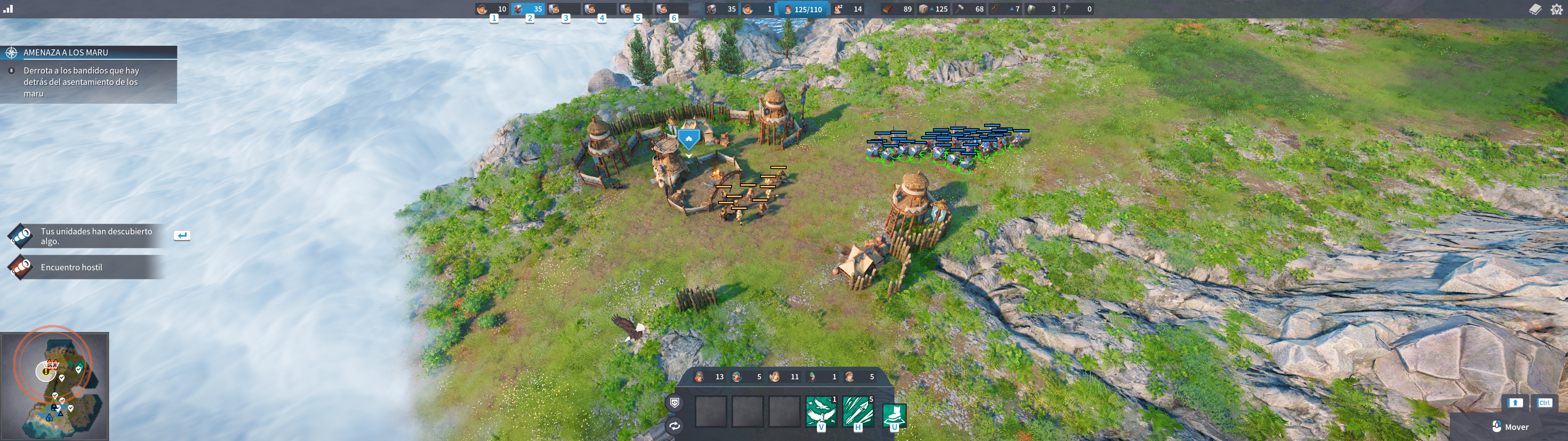Toggle the shield-eye stance button
1568x441 pixels.
tap(674, 403)
